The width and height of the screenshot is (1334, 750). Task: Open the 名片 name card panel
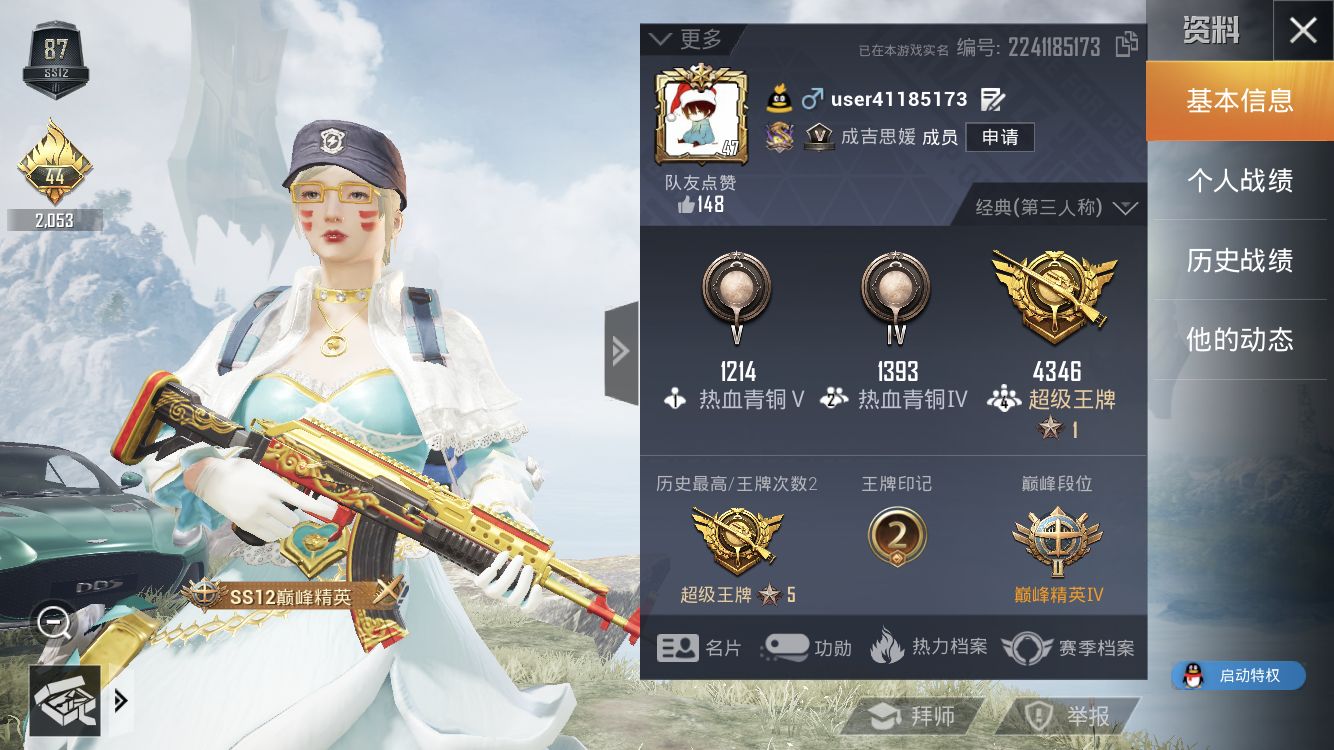pos(700,648)
